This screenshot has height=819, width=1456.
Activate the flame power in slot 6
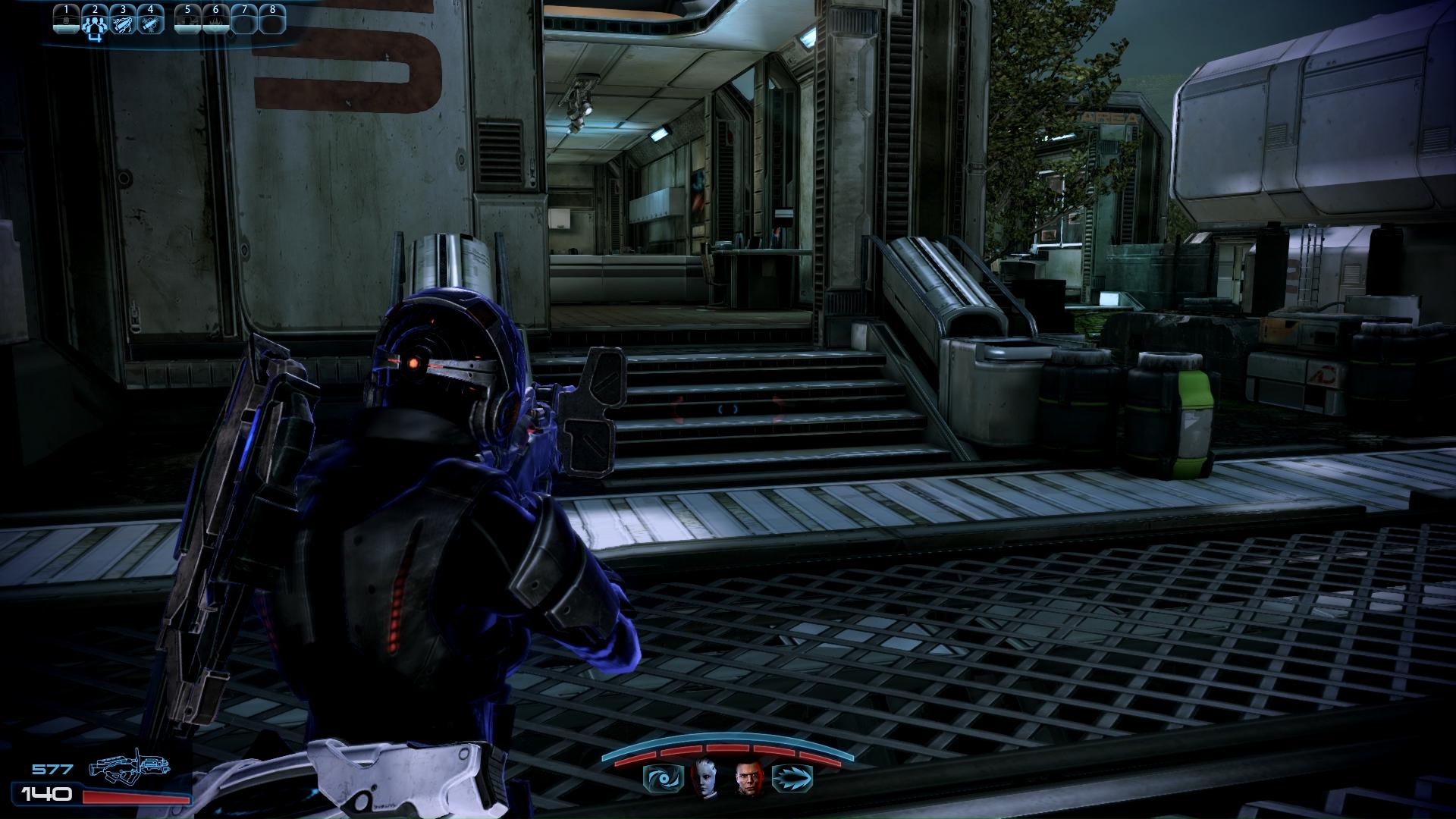[215, 20]
